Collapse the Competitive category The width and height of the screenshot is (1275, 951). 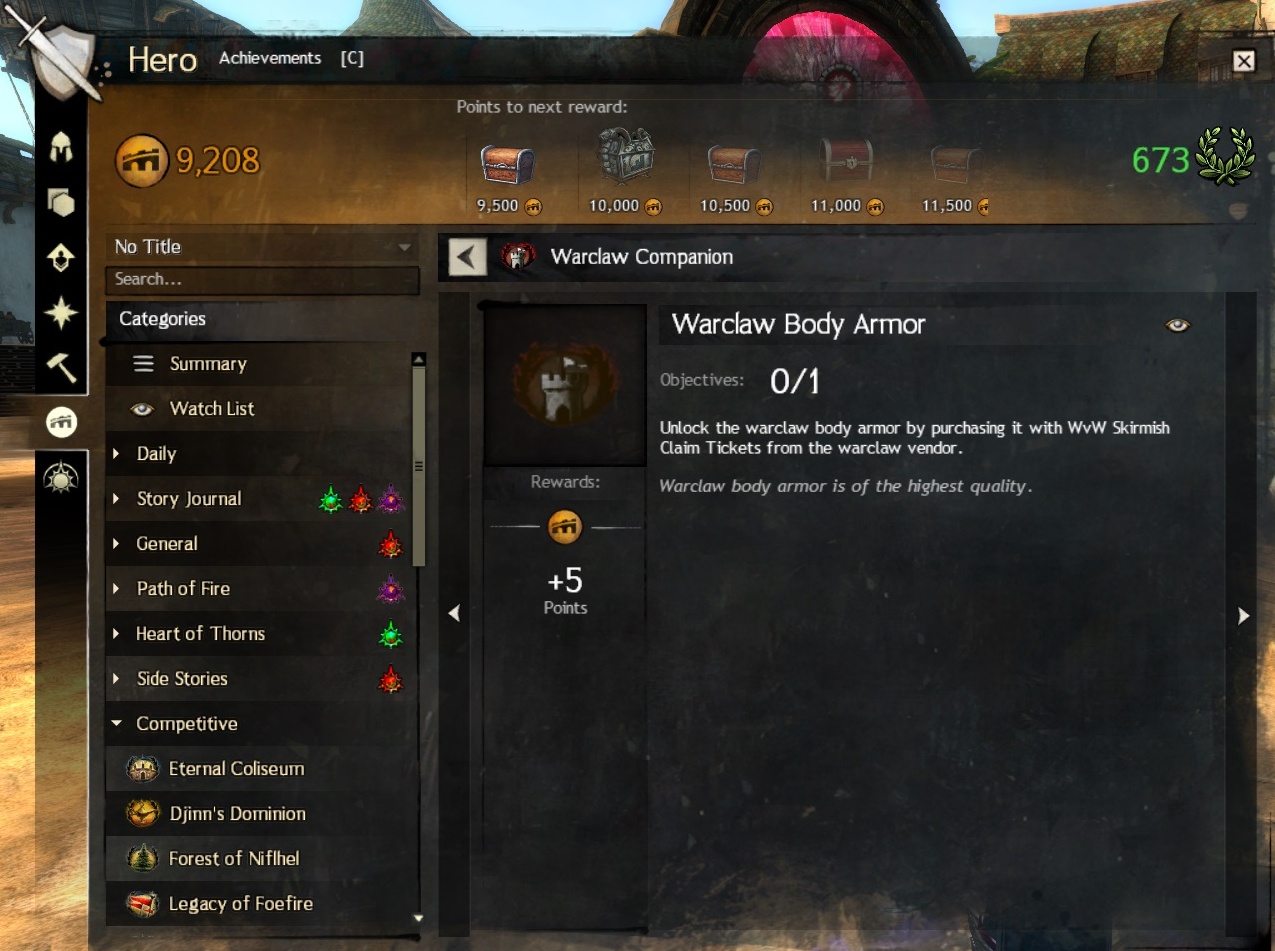[187, 724]
